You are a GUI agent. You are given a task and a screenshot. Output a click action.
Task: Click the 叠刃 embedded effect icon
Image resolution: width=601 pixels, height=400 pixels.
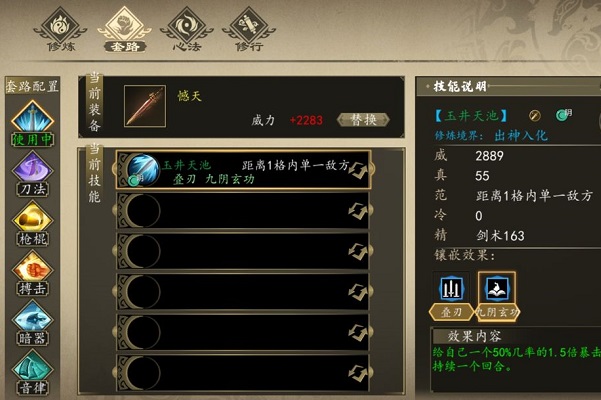point(453,292)
